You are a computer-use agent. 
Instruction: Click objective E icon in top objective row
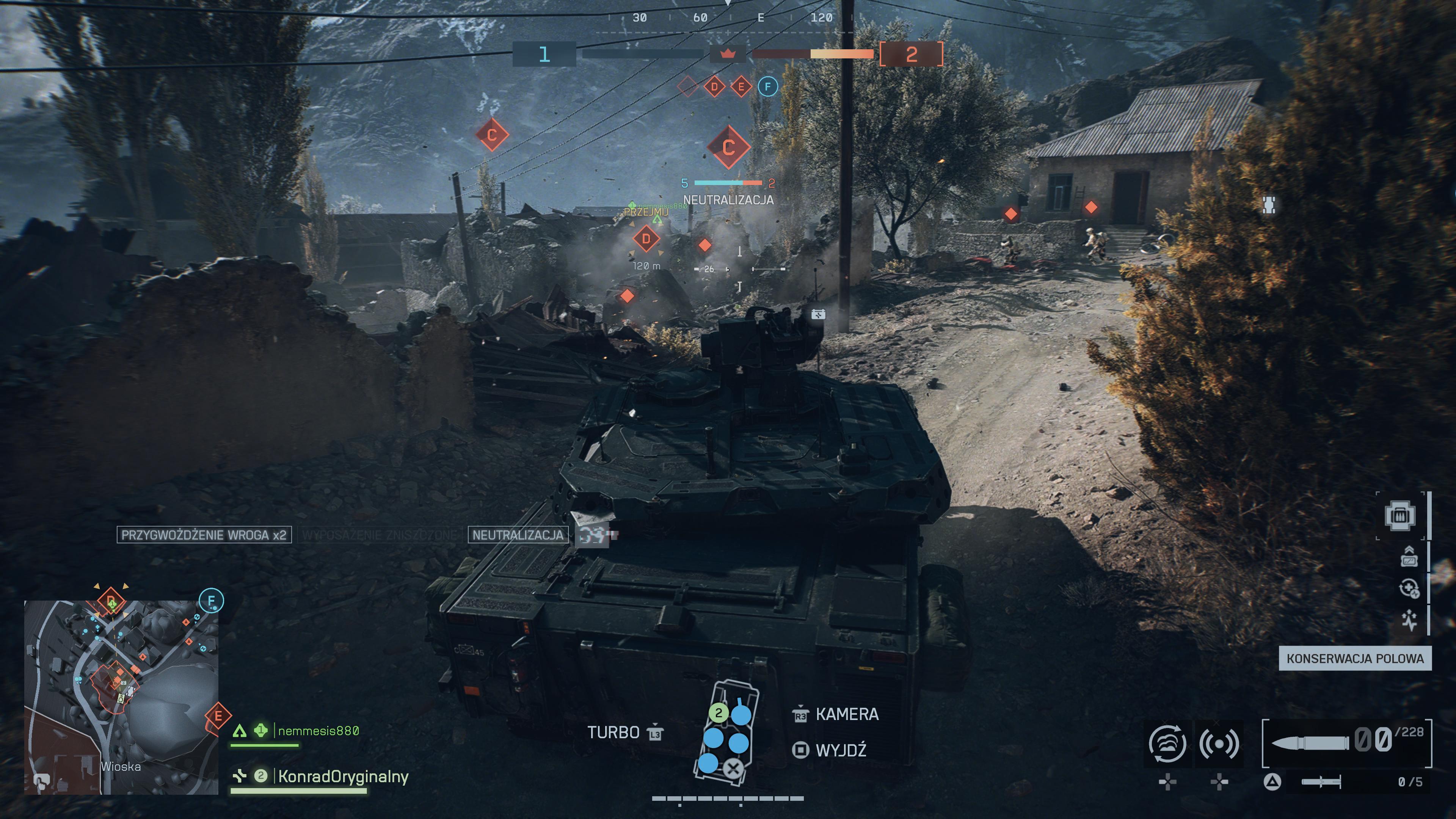(741, 86)
